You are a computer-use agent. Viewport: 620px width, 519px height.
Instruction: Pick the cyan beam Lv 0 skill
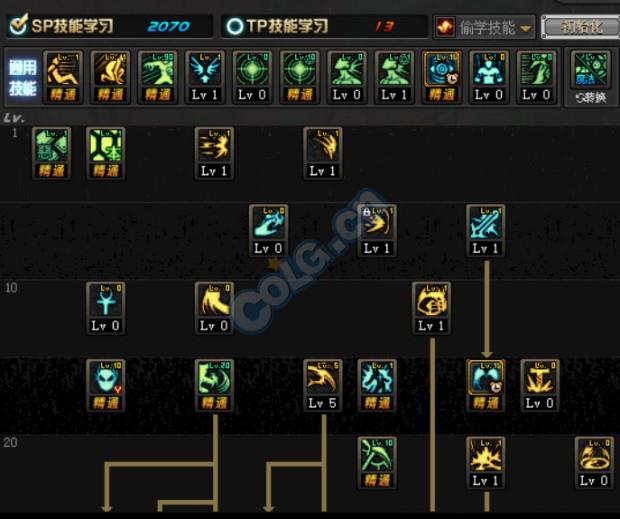pos(268,229)
